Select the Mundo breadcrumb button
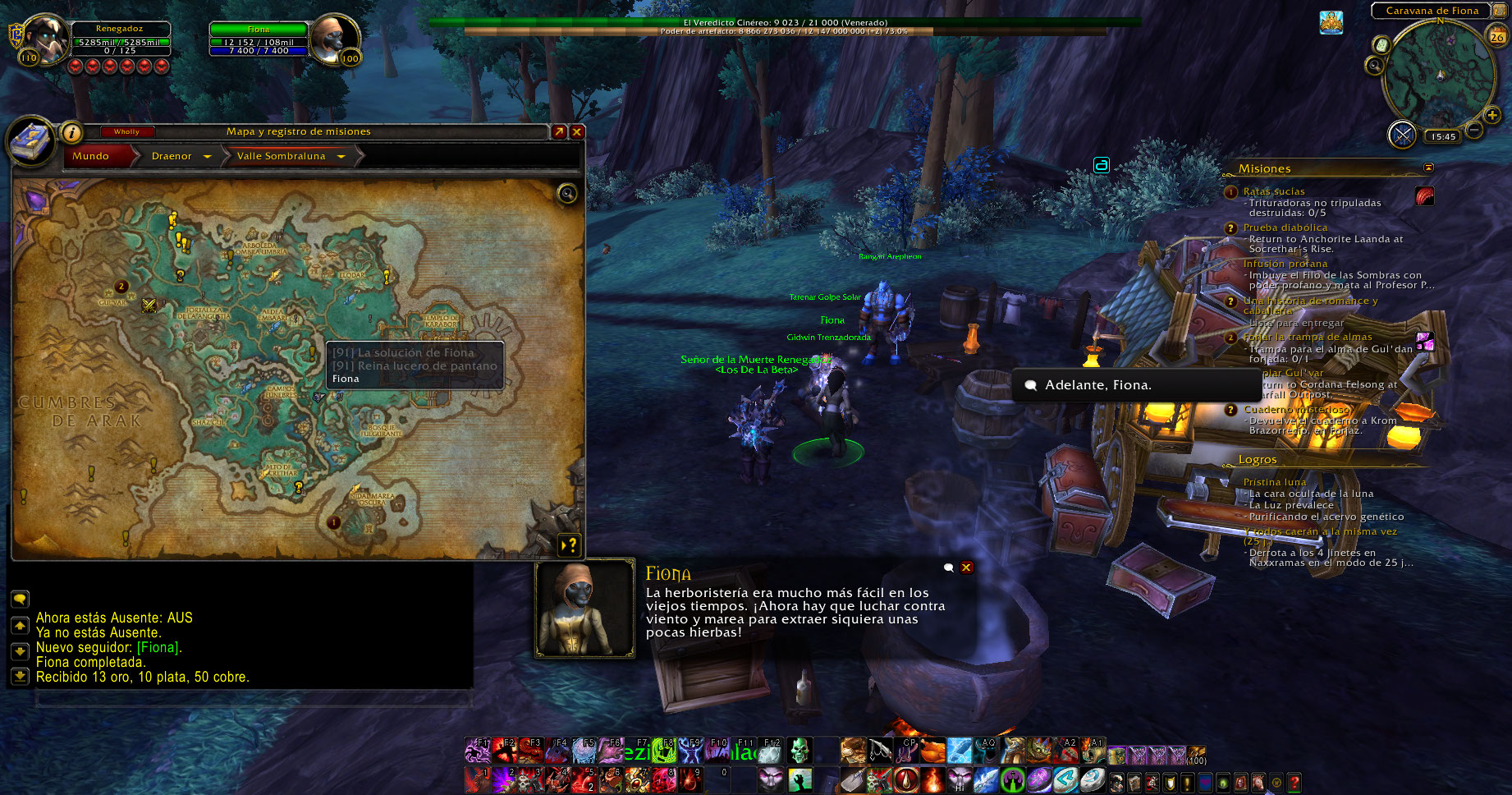The image size is (1512, 795). (x=91, y=156)
